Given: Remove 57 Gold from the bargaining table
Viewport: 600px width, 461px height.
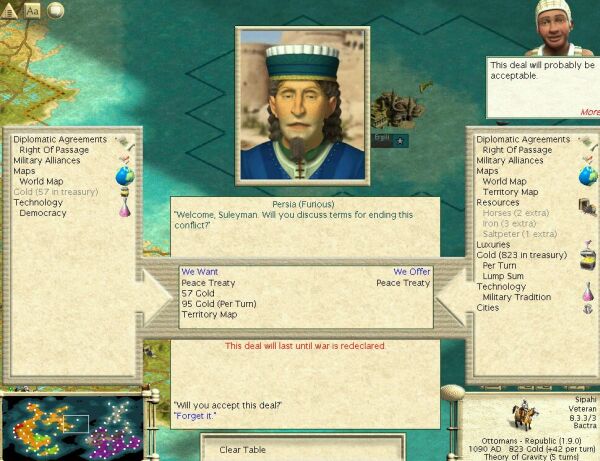Looking at the screenshot, I should coord(200,293).
